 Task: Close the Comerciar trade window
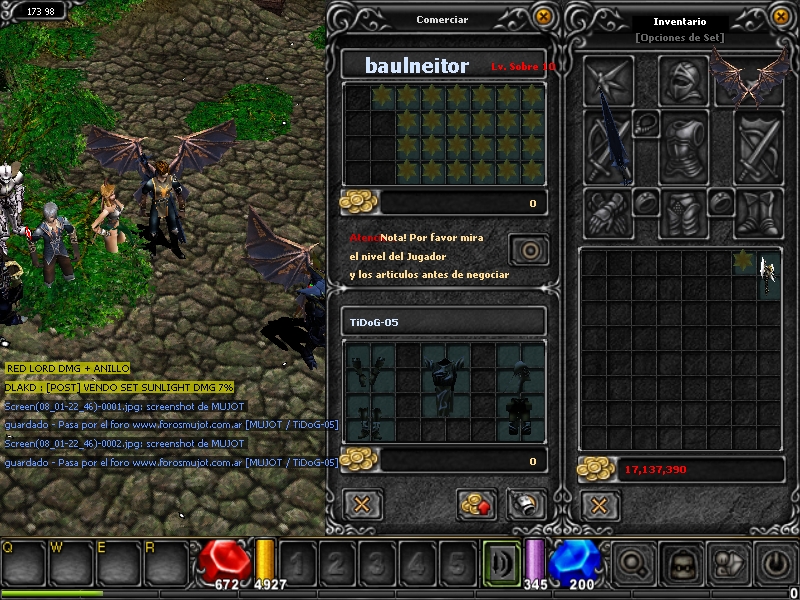[x=543, y=16]
